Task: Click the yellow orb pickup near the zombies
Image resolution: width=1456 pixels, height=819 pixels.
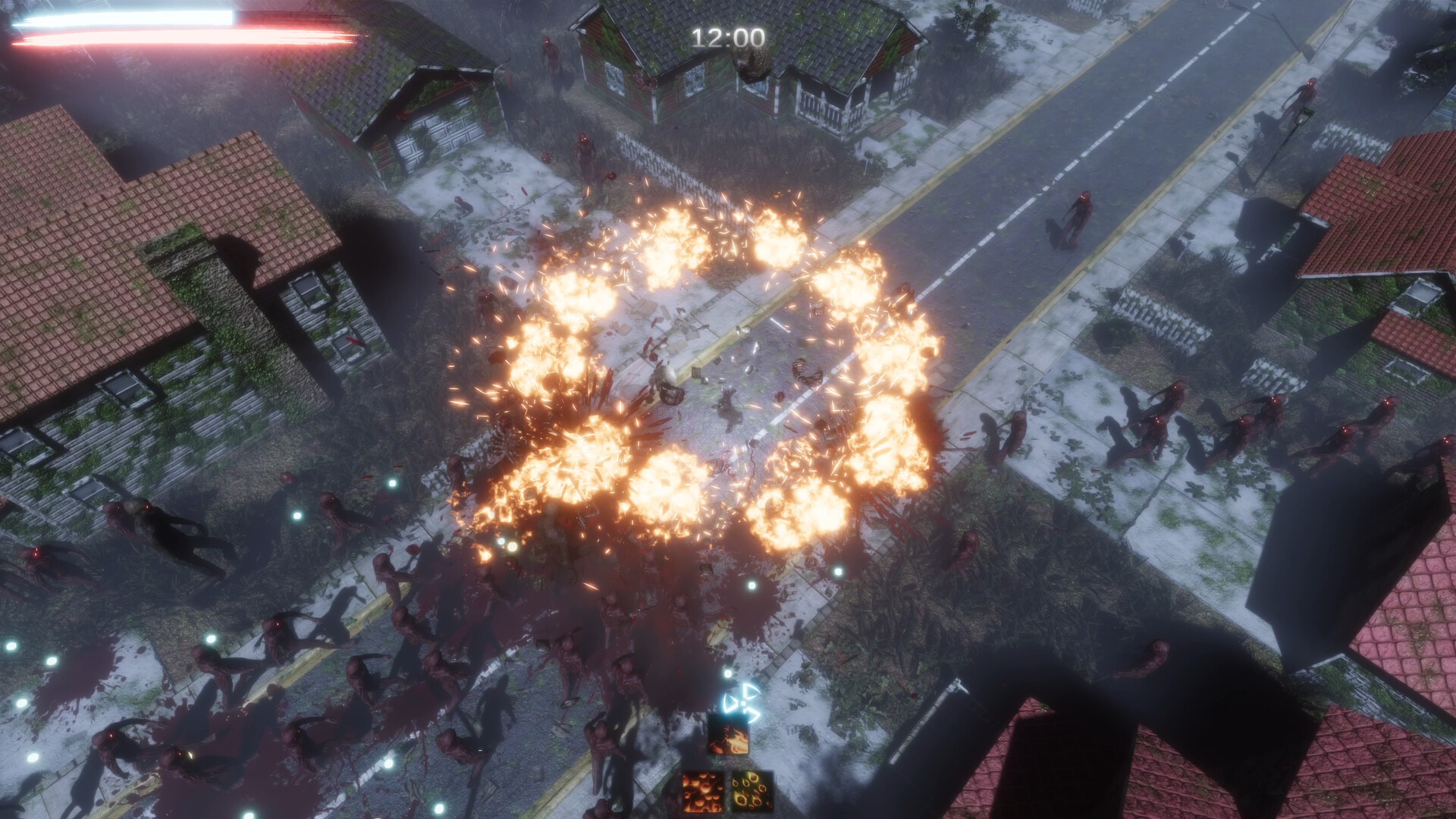Action: (x=513, y=547)
